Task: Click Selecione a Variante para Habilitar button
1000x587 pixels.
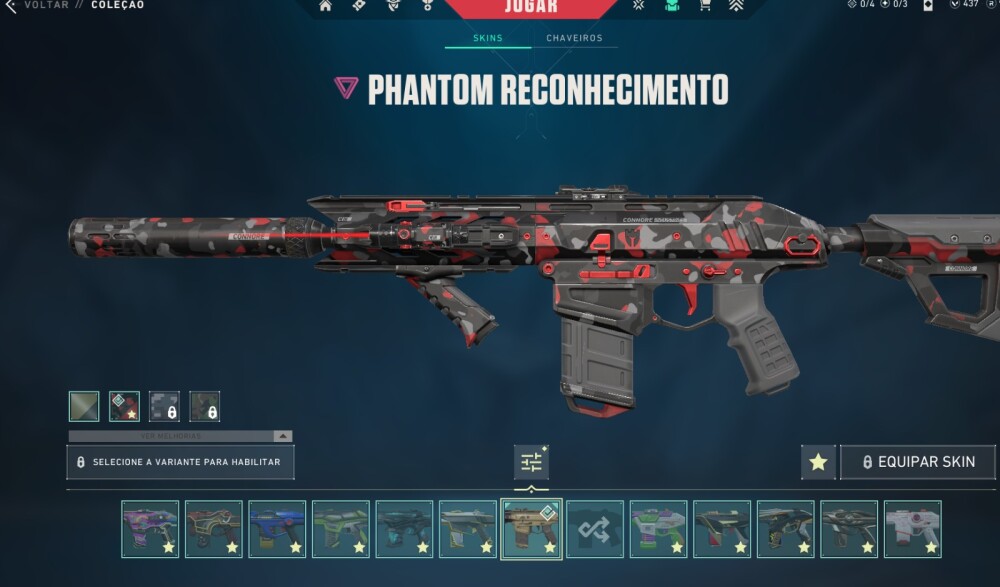Action: click(180, 462)
